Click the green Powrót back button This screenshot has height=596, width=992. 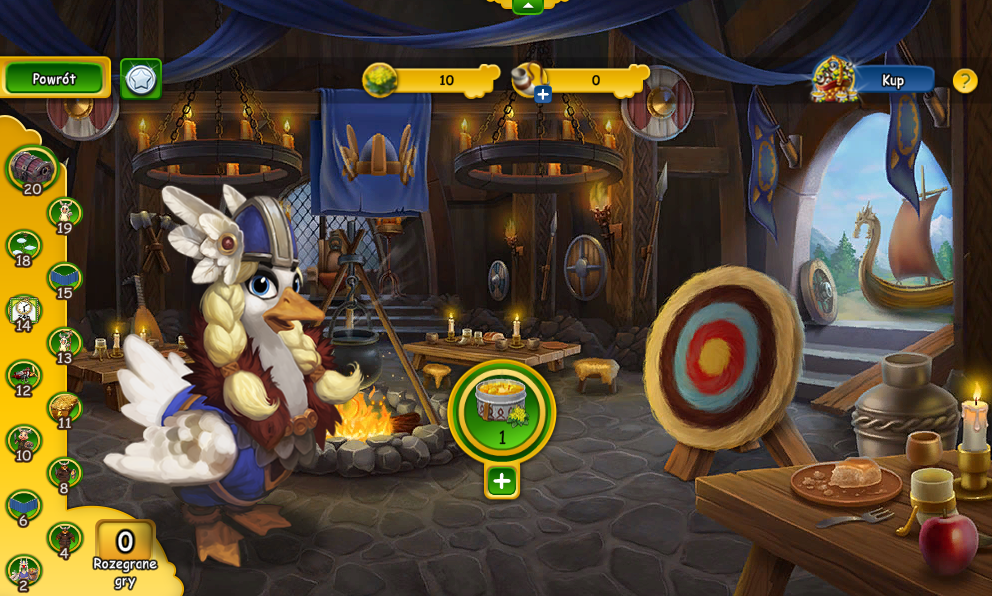[x=54, y=78]
